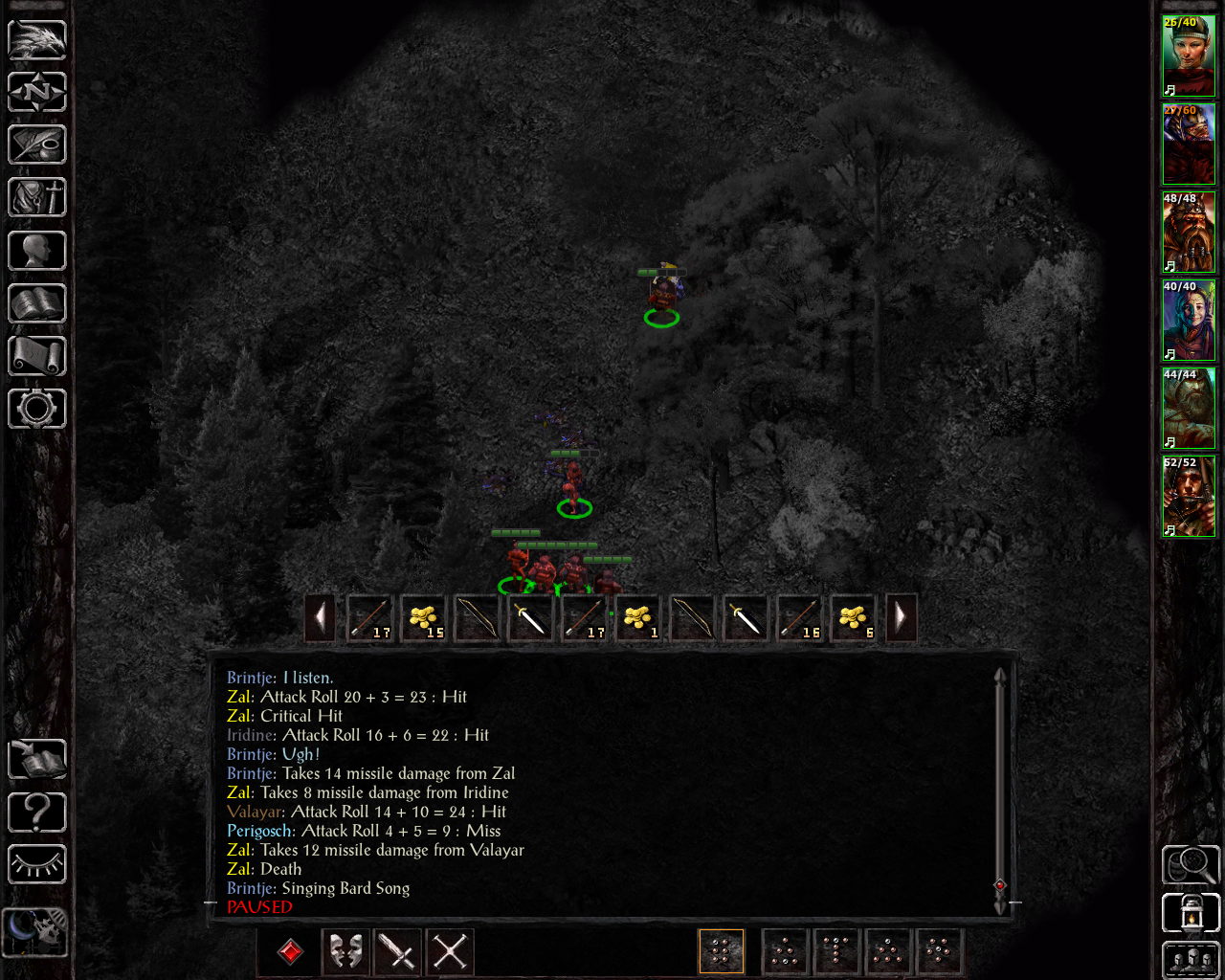Open the options gear button
This screenshot has height=980, width=1225.
tap(37, 409)
